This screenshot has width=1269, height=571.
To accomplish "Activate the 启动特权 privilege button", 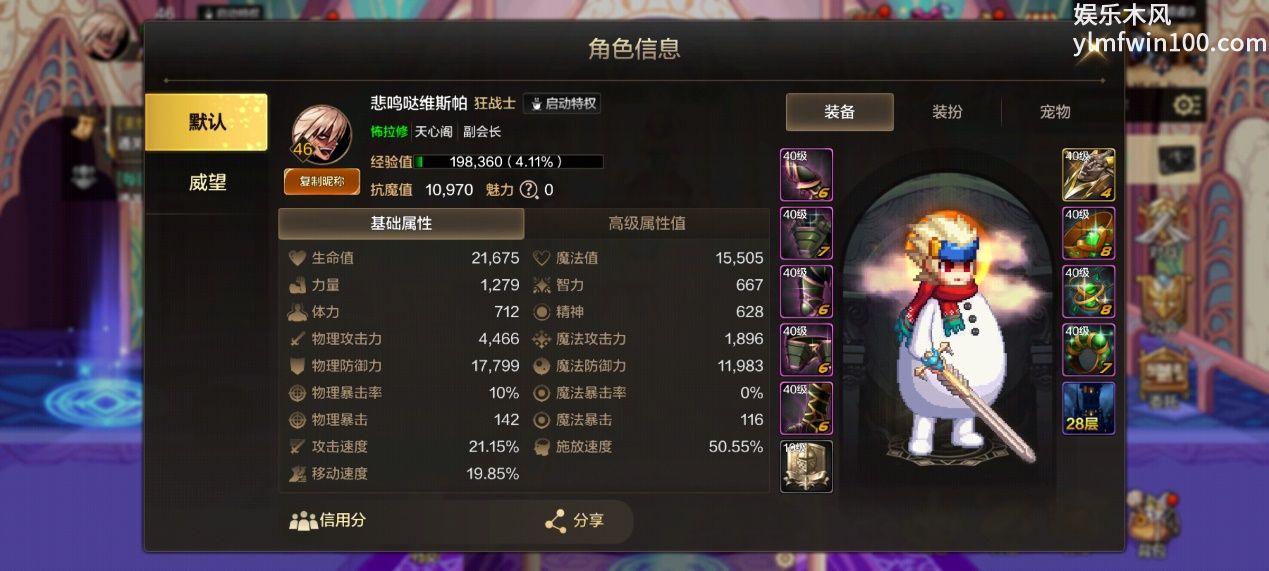I will point(562,103).
